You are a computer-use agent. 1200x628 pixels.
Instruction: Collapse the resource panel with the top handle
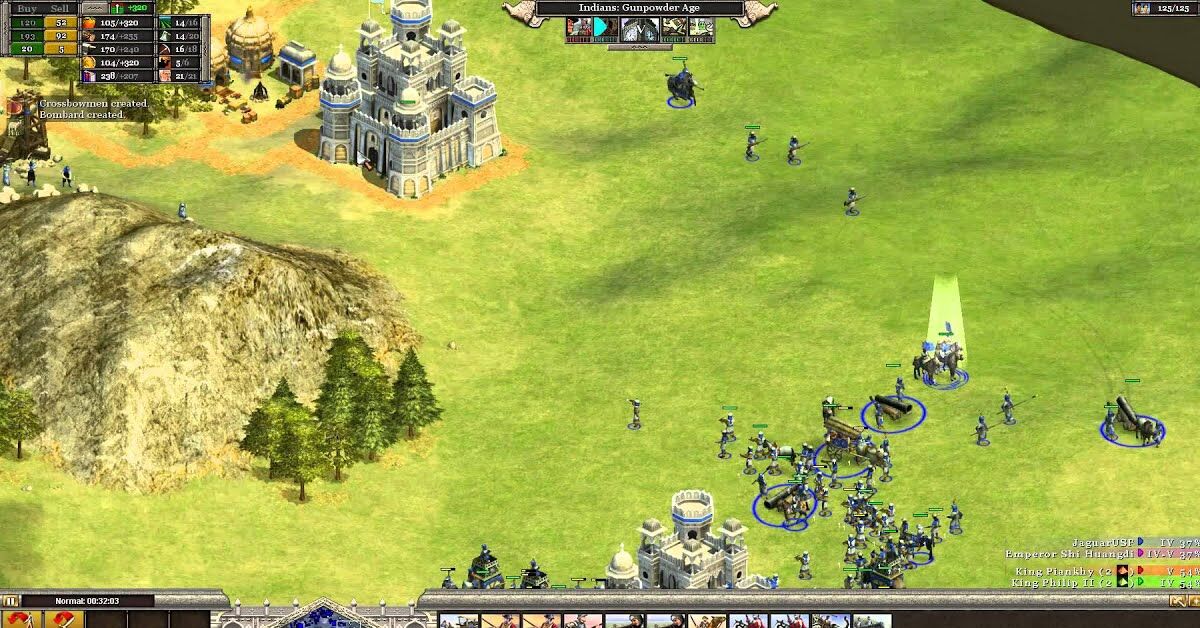point(94,7)
